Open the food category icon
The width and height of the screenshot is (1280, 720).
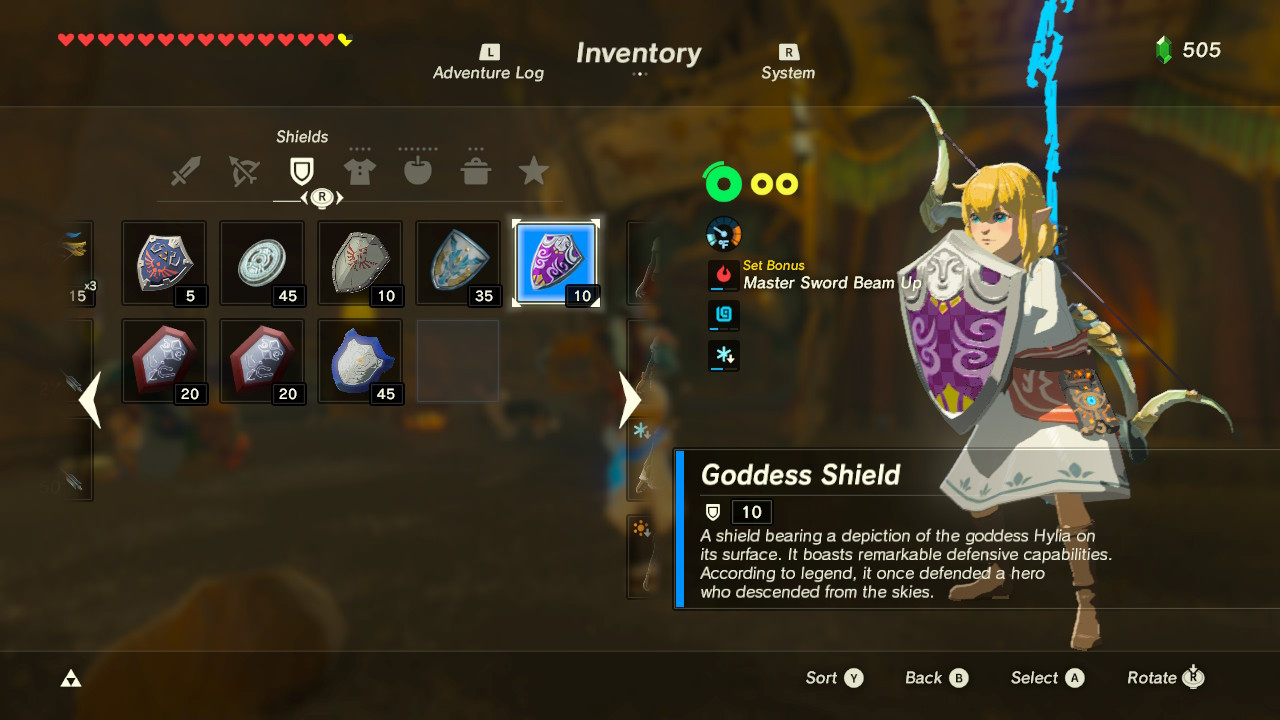point(418,170)
